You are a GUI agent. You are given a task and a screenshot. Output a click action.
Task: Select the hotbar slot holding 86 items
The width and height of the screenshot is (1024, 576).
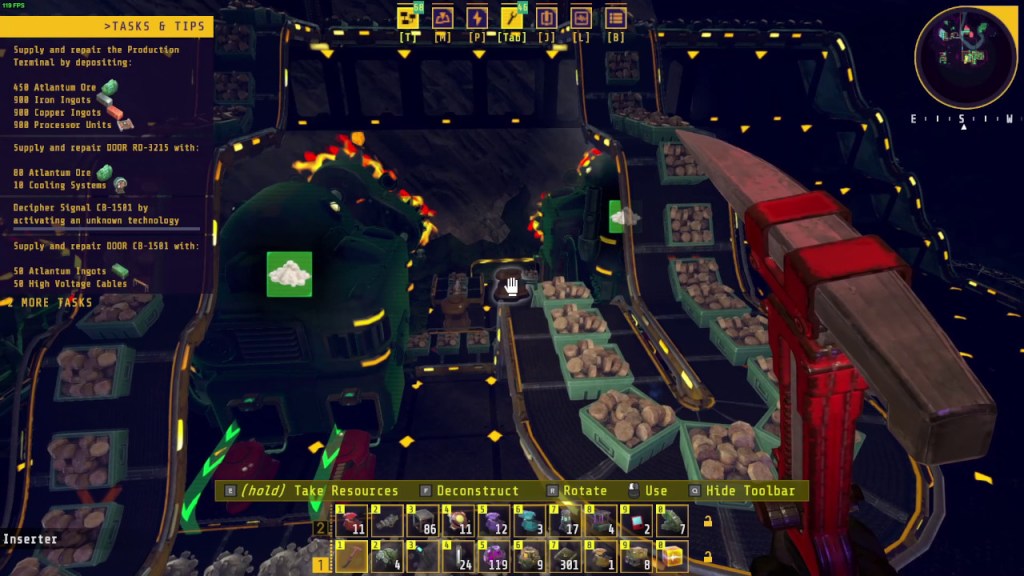[x=422, y=521]
